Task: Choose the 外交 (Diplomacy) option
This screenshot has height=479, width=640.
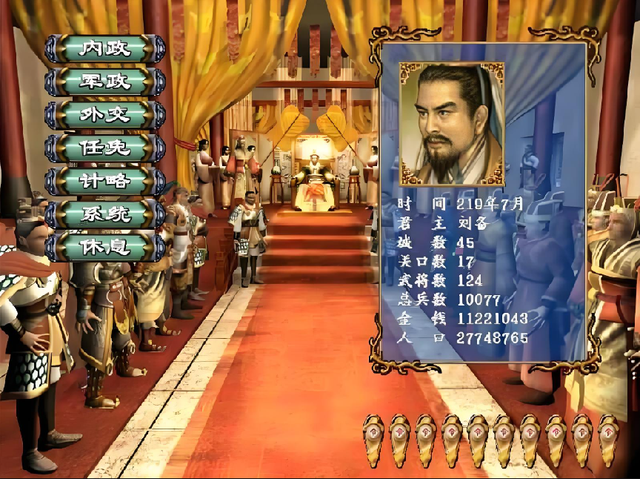Action: [x=105, y=114]
